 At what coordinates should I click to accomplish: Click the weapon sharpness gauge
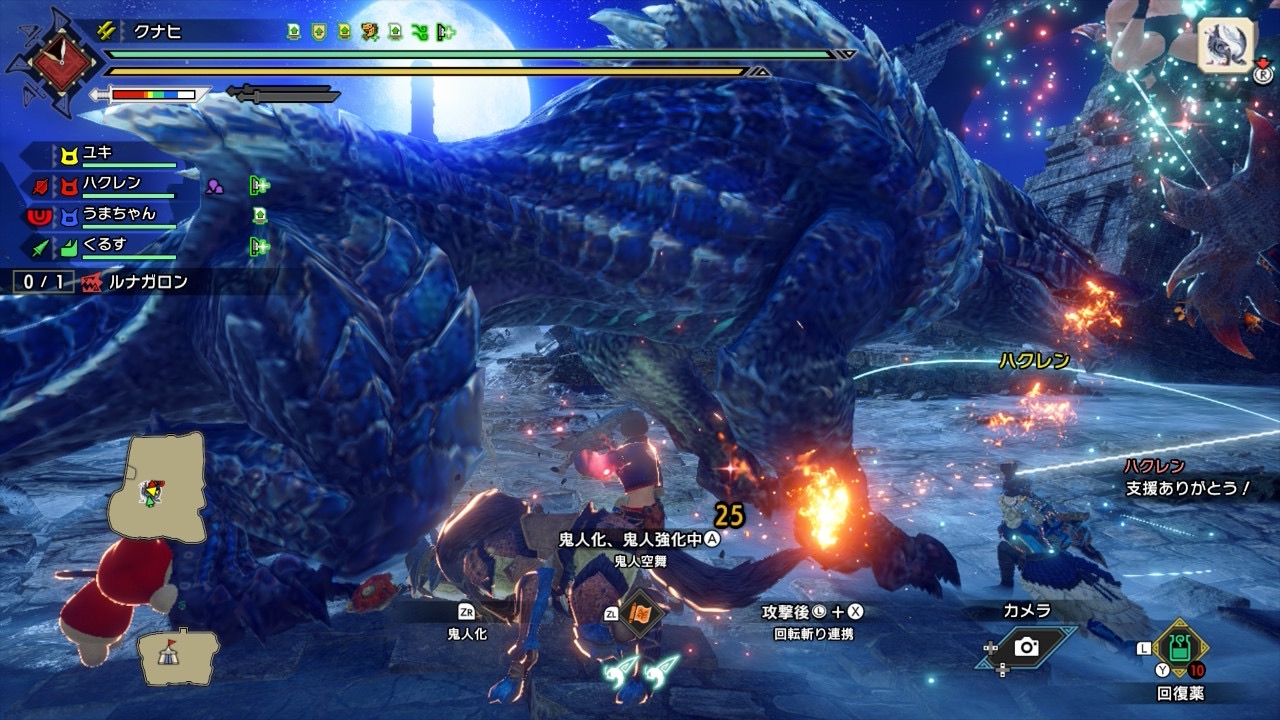click(152, 95)
